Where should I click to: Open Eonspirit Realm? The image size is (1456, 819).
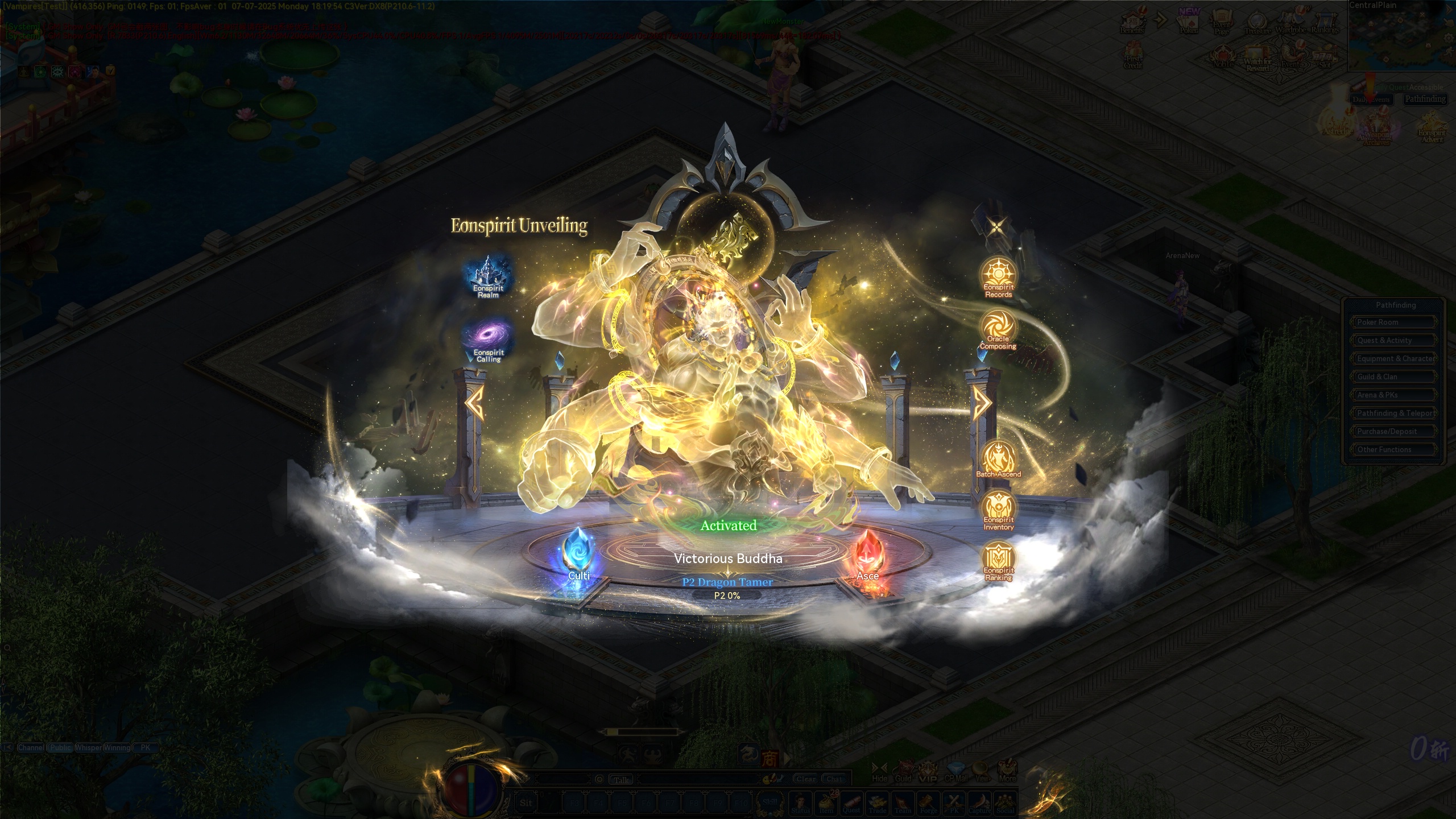click(487, 277)
